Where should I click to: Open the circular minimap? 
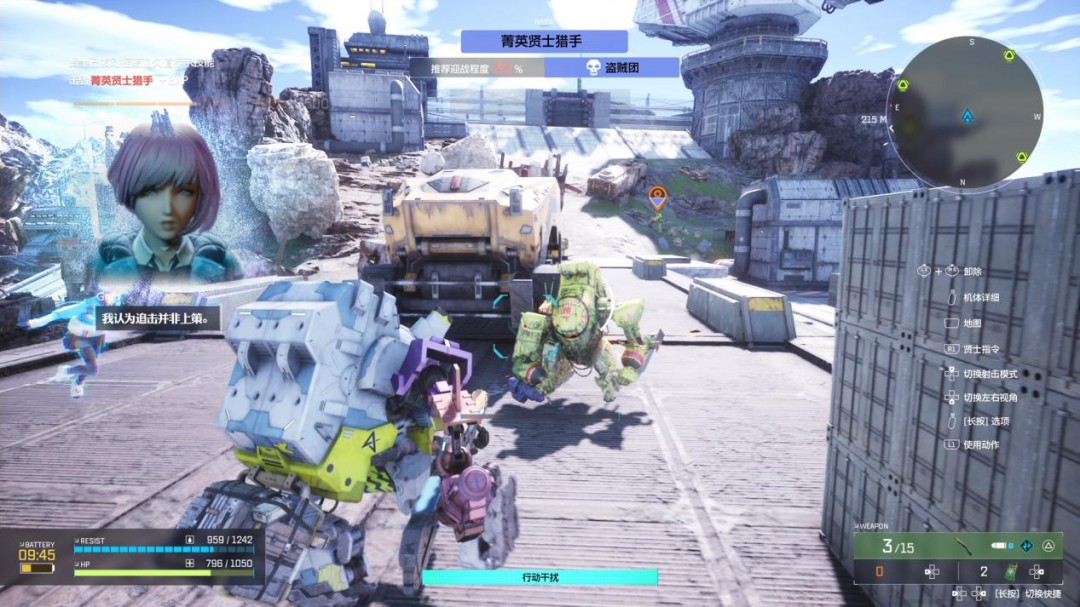pos(966,113)
